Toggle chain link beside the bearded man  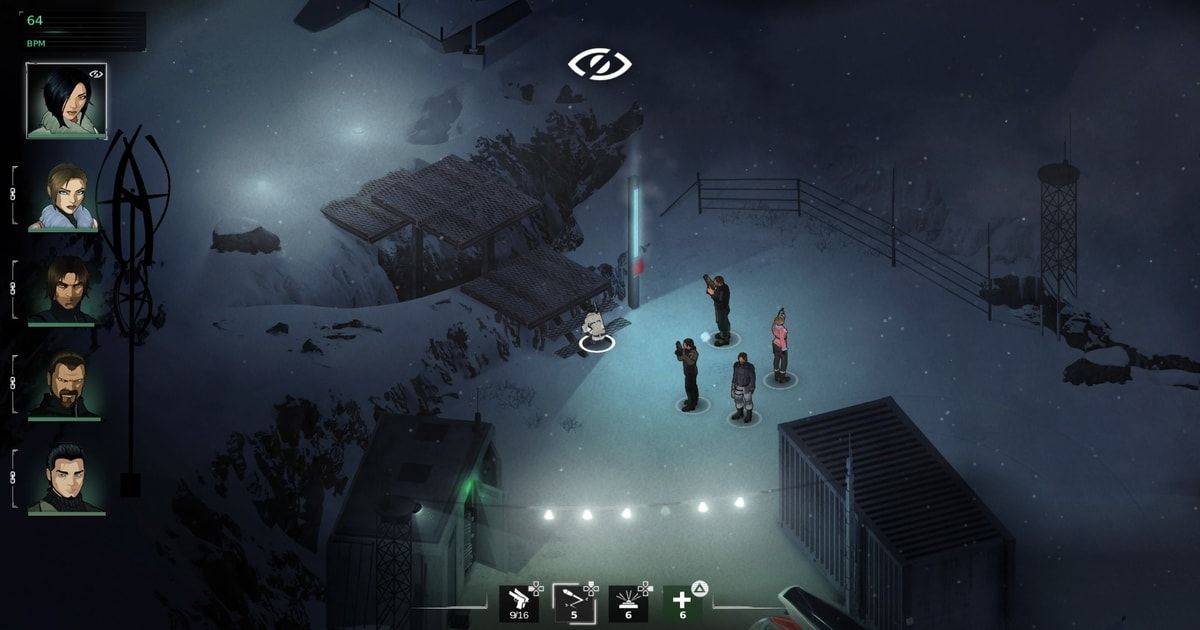click(x=14, y=383)
